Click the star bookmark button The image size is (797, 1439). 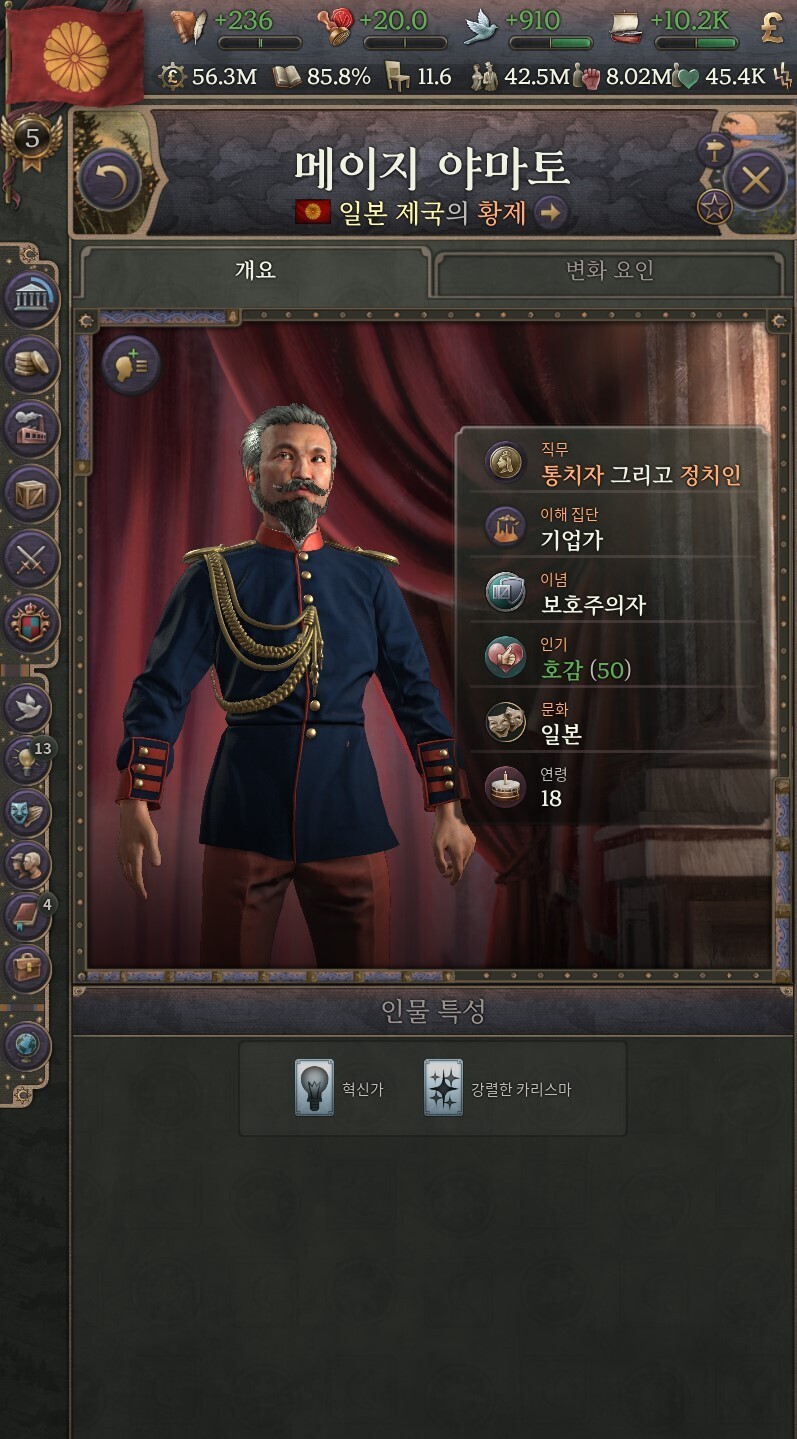[715, 207]
